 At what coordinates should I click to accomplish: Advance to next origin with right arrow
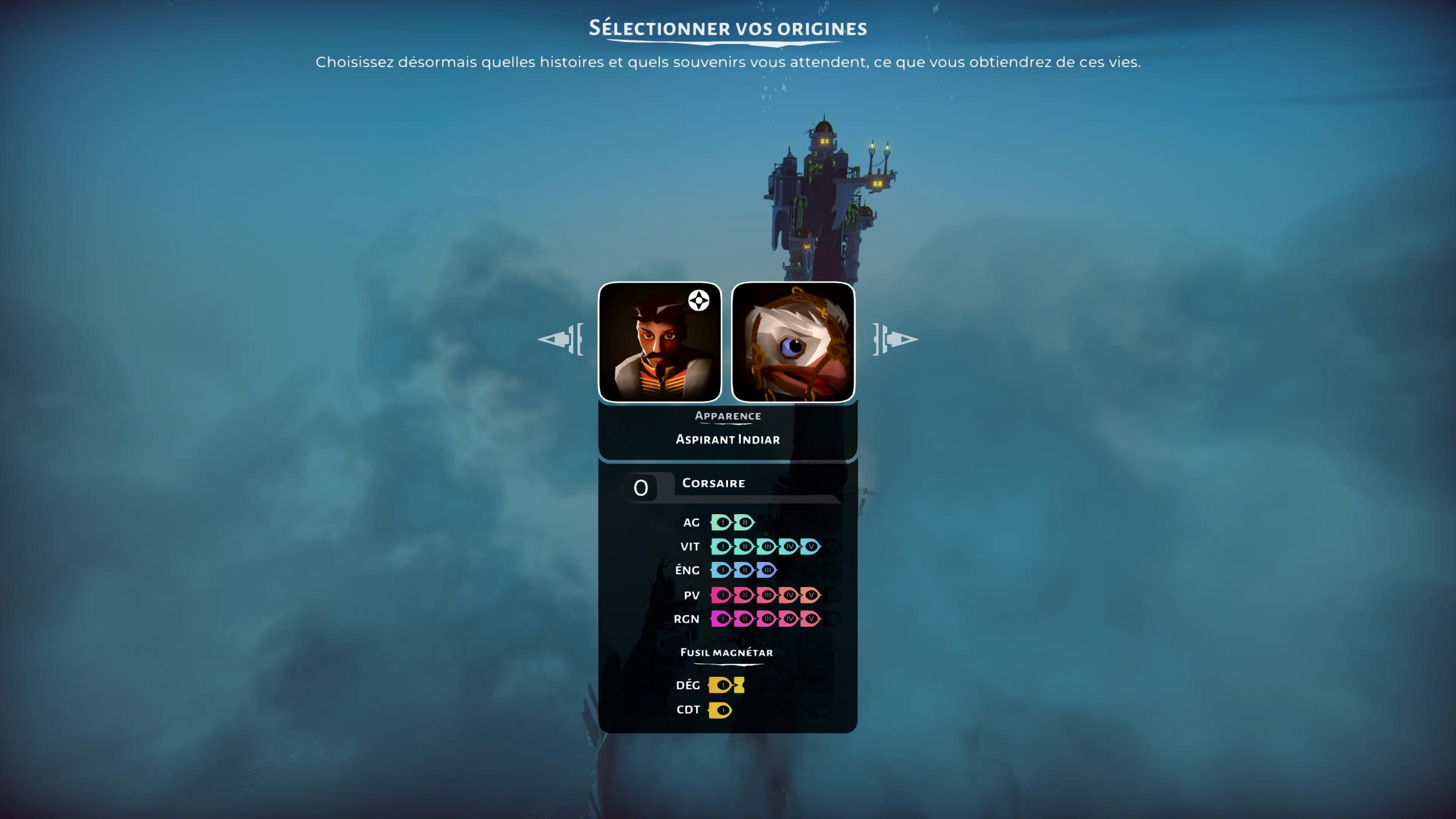[895, 340]
